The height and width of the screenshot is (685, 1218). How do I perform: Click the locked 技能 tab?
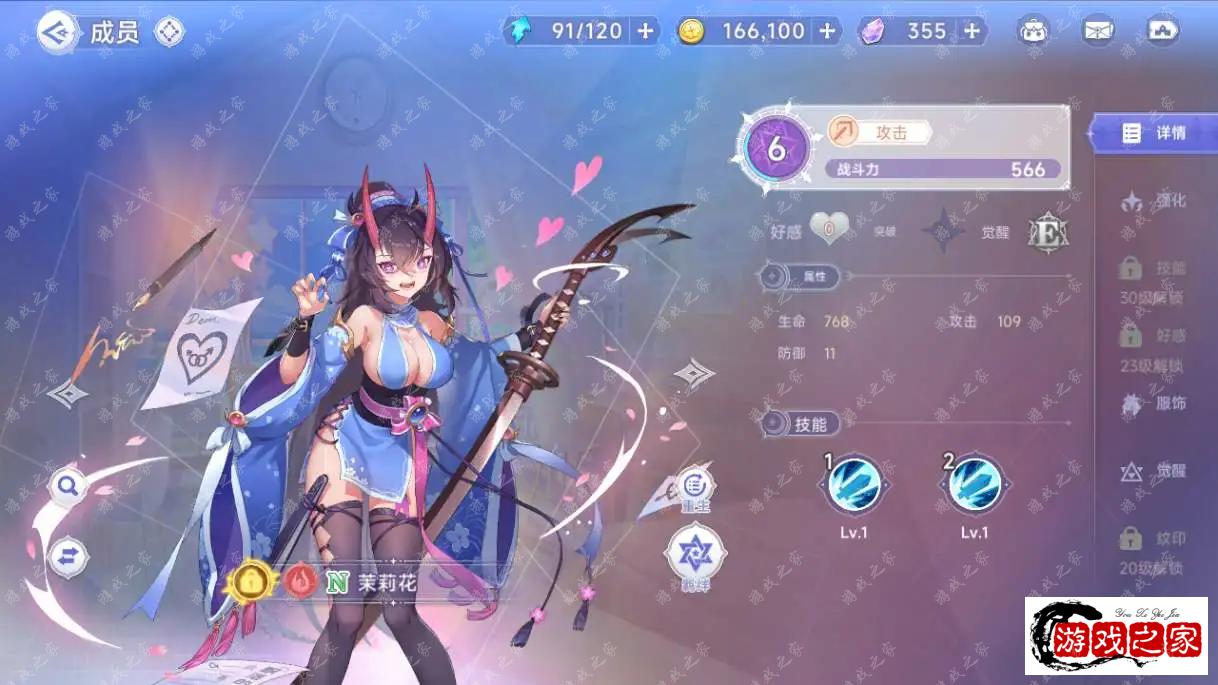[1155, 270]
